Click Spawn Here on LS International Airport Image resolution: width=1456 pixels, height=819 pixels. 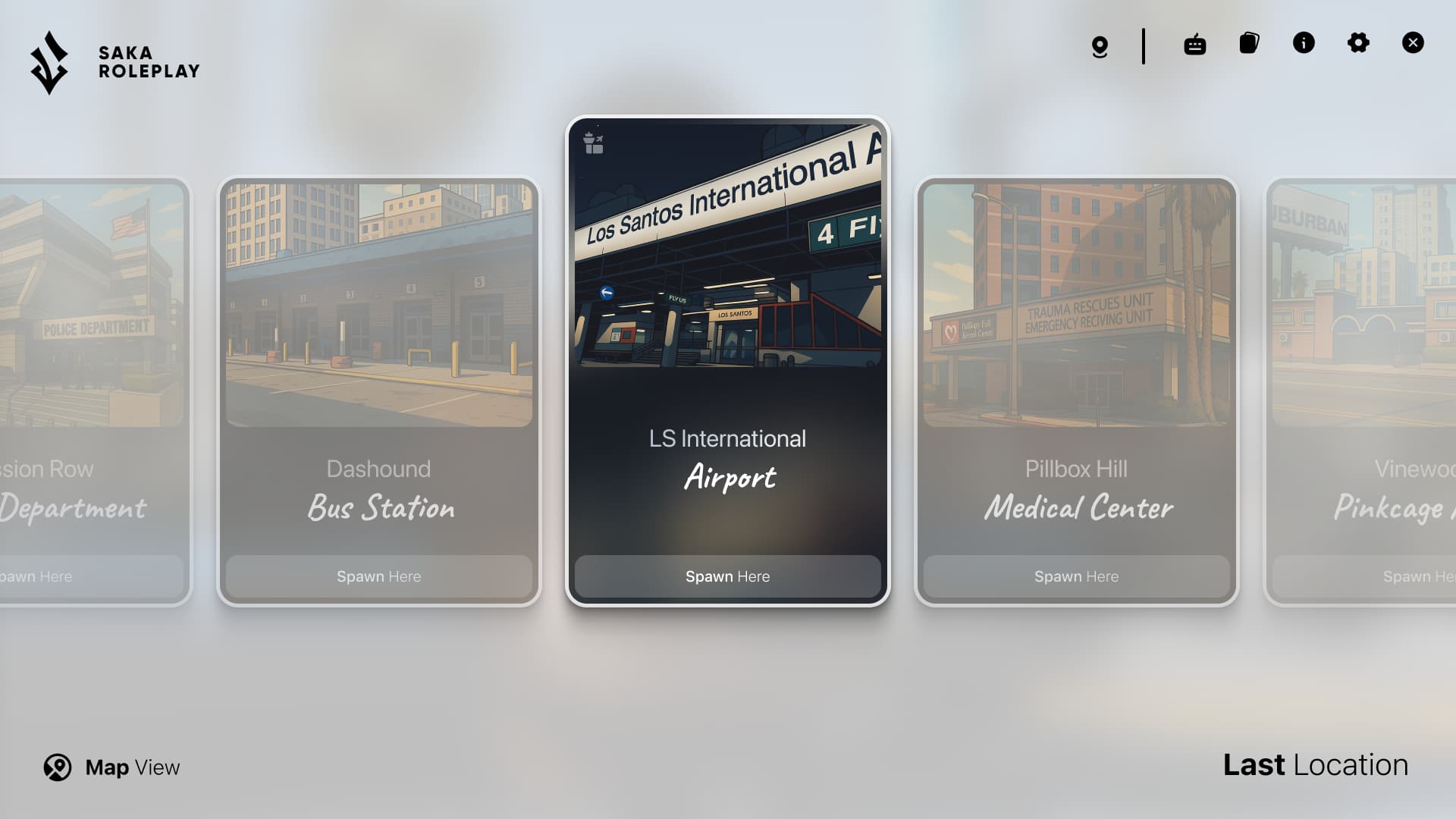point(727,576)
